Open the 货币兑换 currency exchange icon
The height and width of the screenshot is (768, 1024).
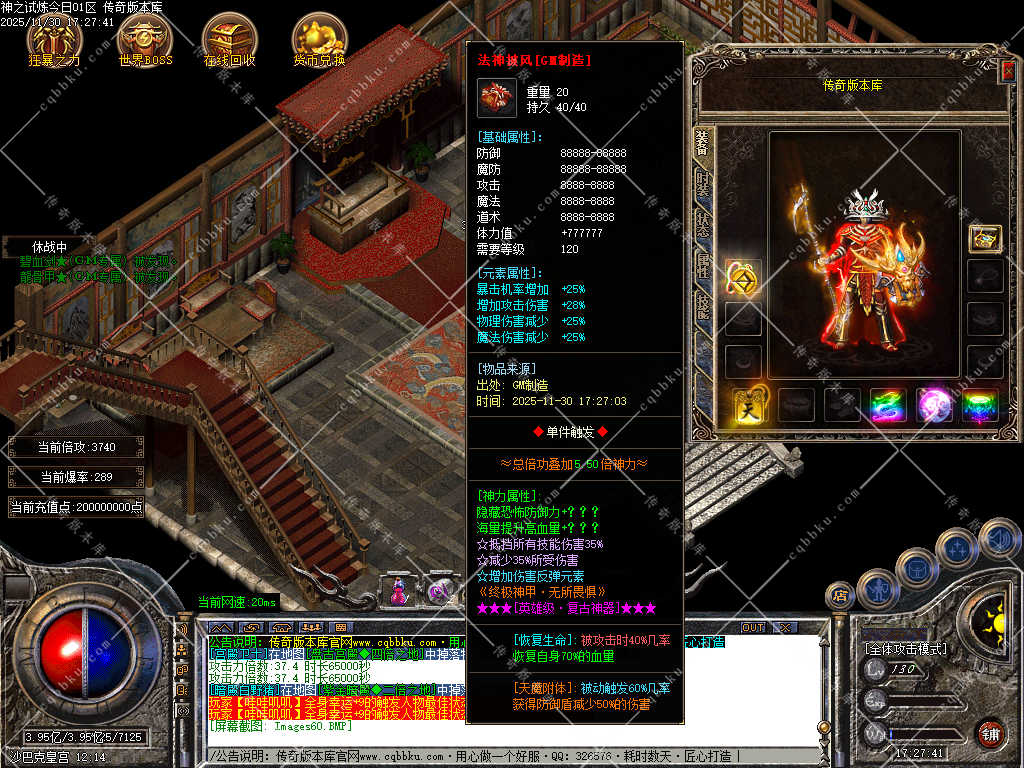point(319,38)
